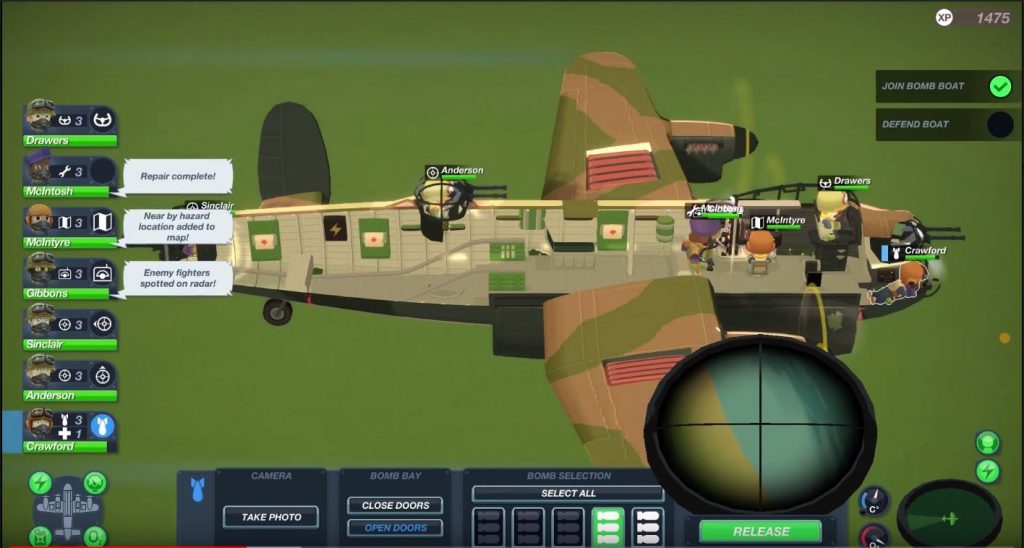Screen dimensions: 1024x548
Task: Click the blue bomb tab icon
Action: 194,492
